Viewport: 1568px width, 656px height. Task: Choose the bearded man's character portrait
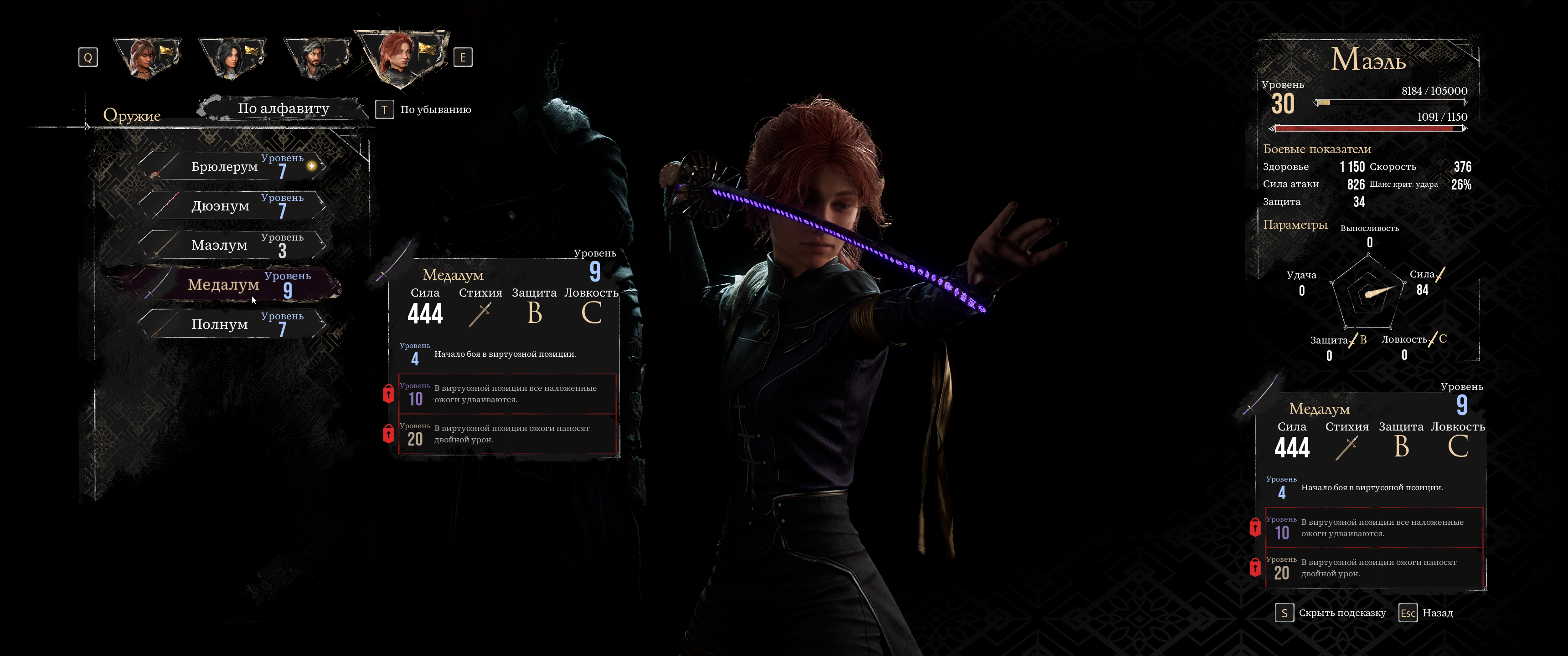click(314, 58)
